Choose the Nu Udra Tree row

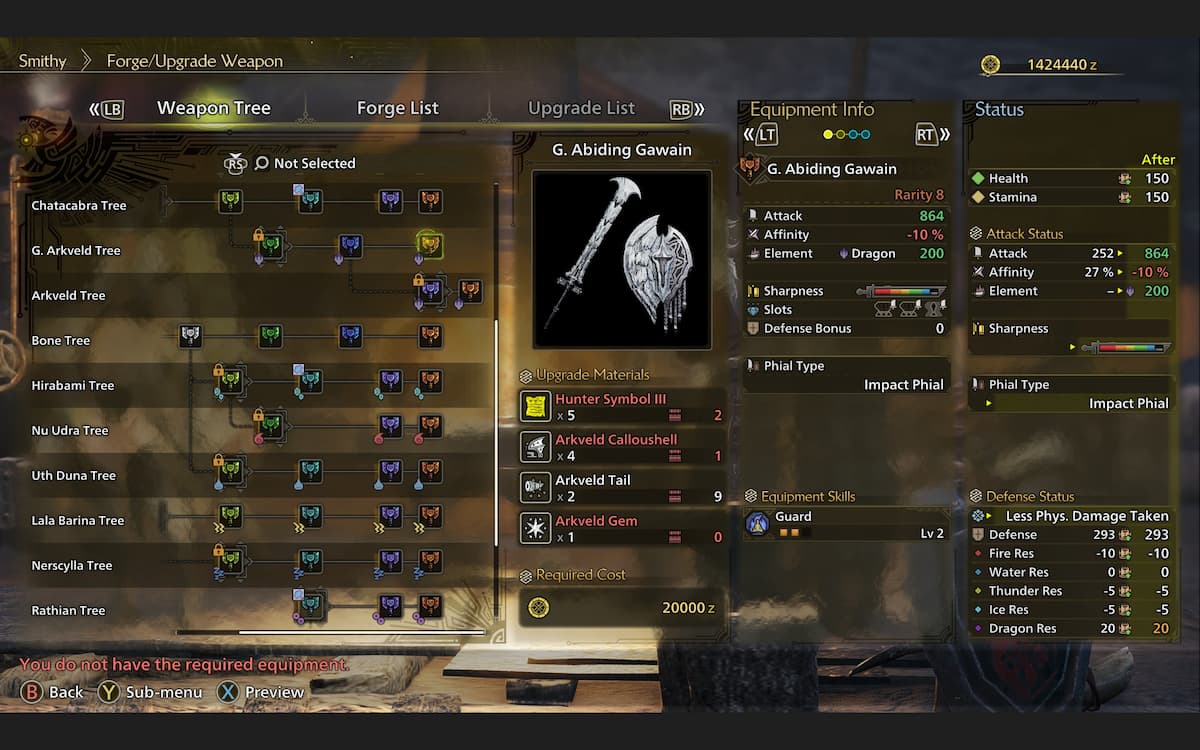click(70, 431)
